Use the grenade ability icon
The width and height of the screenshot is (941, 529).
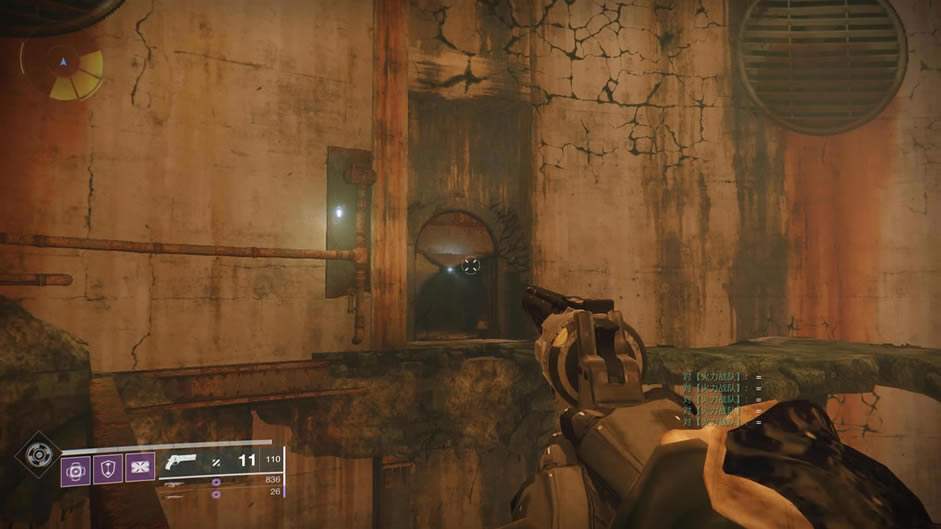point(76,470)
